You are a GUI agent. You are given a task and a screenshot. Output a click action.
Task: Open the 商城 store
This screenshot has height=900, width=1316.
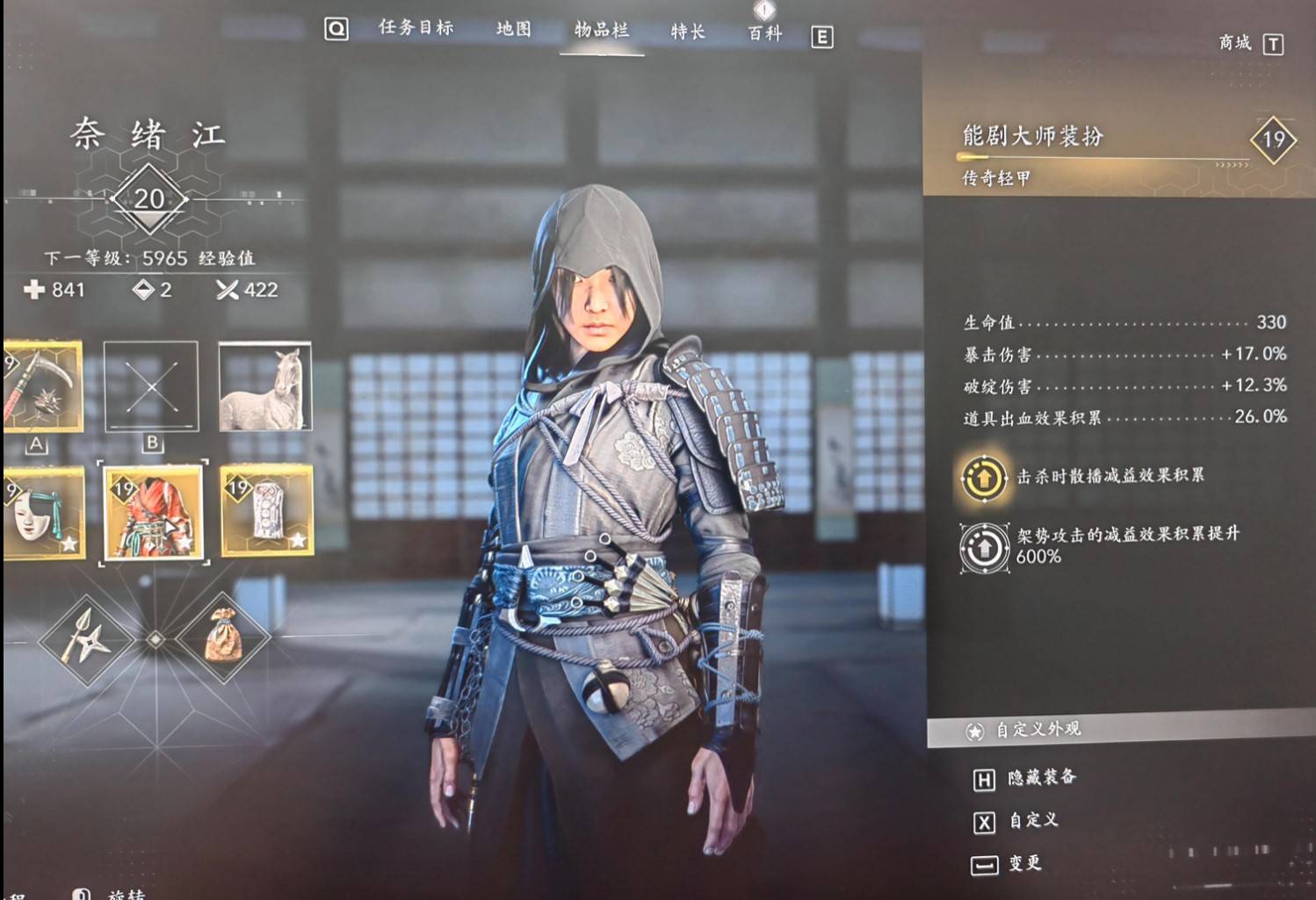(x=1235, y=41)
